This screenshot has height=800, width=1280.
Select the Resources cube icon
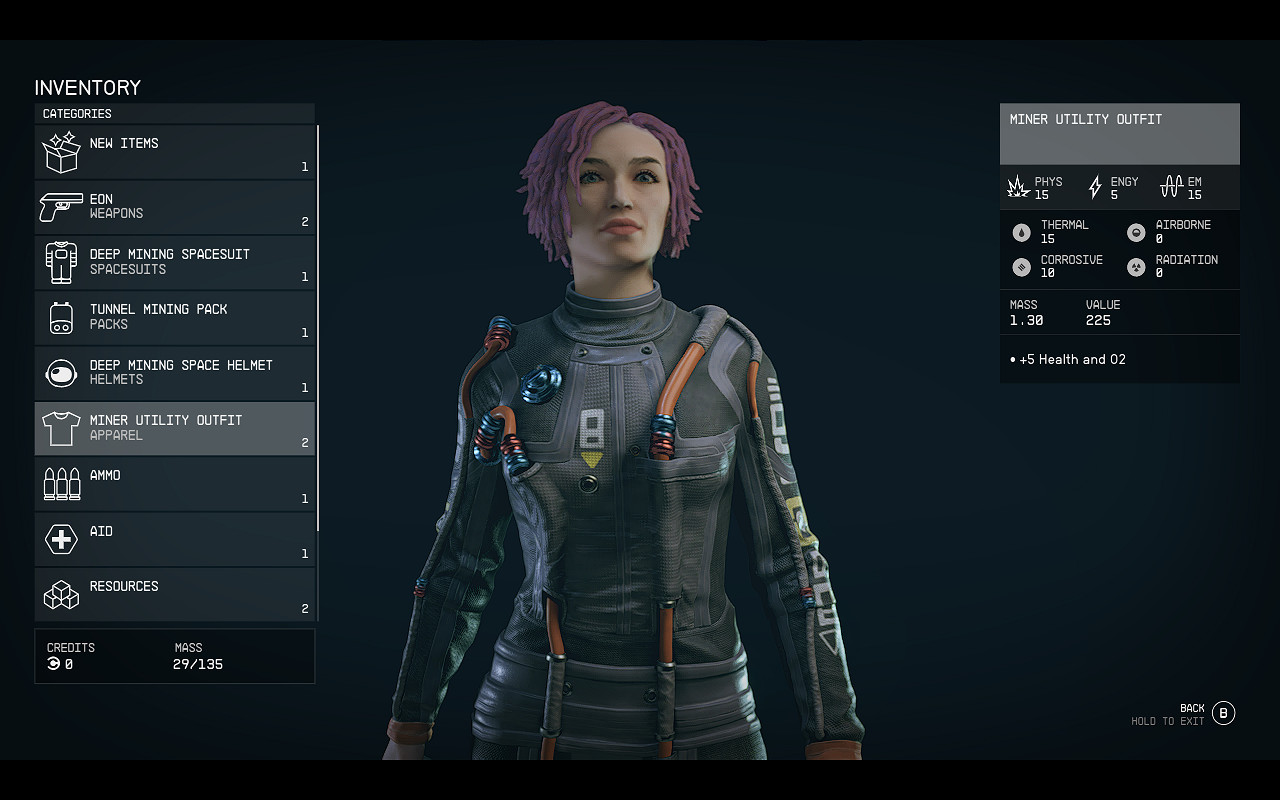pos(61,594)
